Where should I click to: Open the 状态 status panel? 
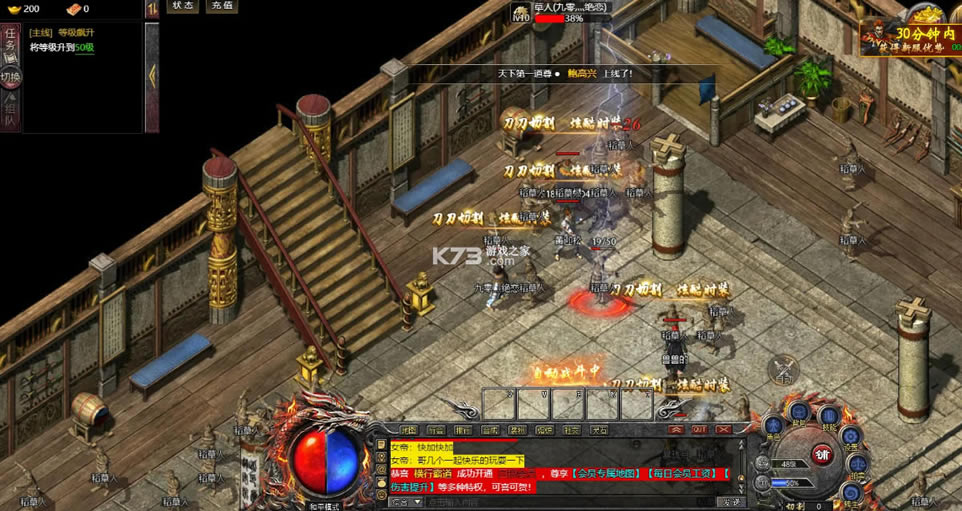coord(183,6)
